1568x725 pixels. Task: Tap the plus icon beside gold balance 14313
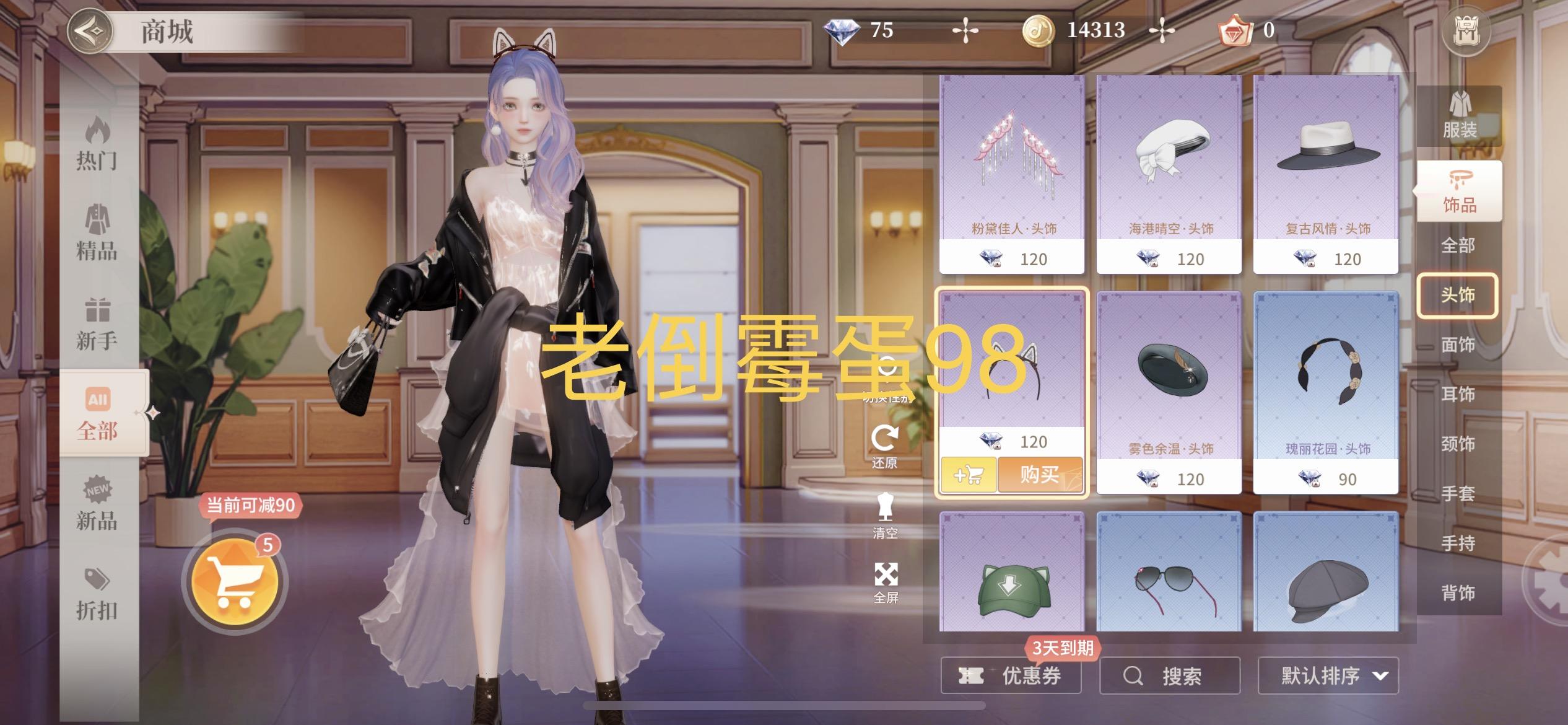[1161, 30]
